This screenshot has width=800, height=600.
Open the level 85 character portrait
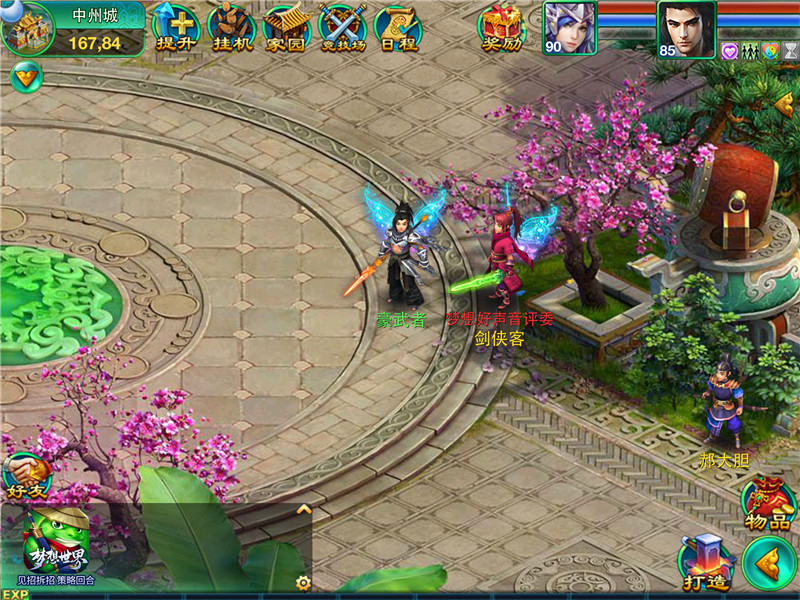(x=686, y=28)
